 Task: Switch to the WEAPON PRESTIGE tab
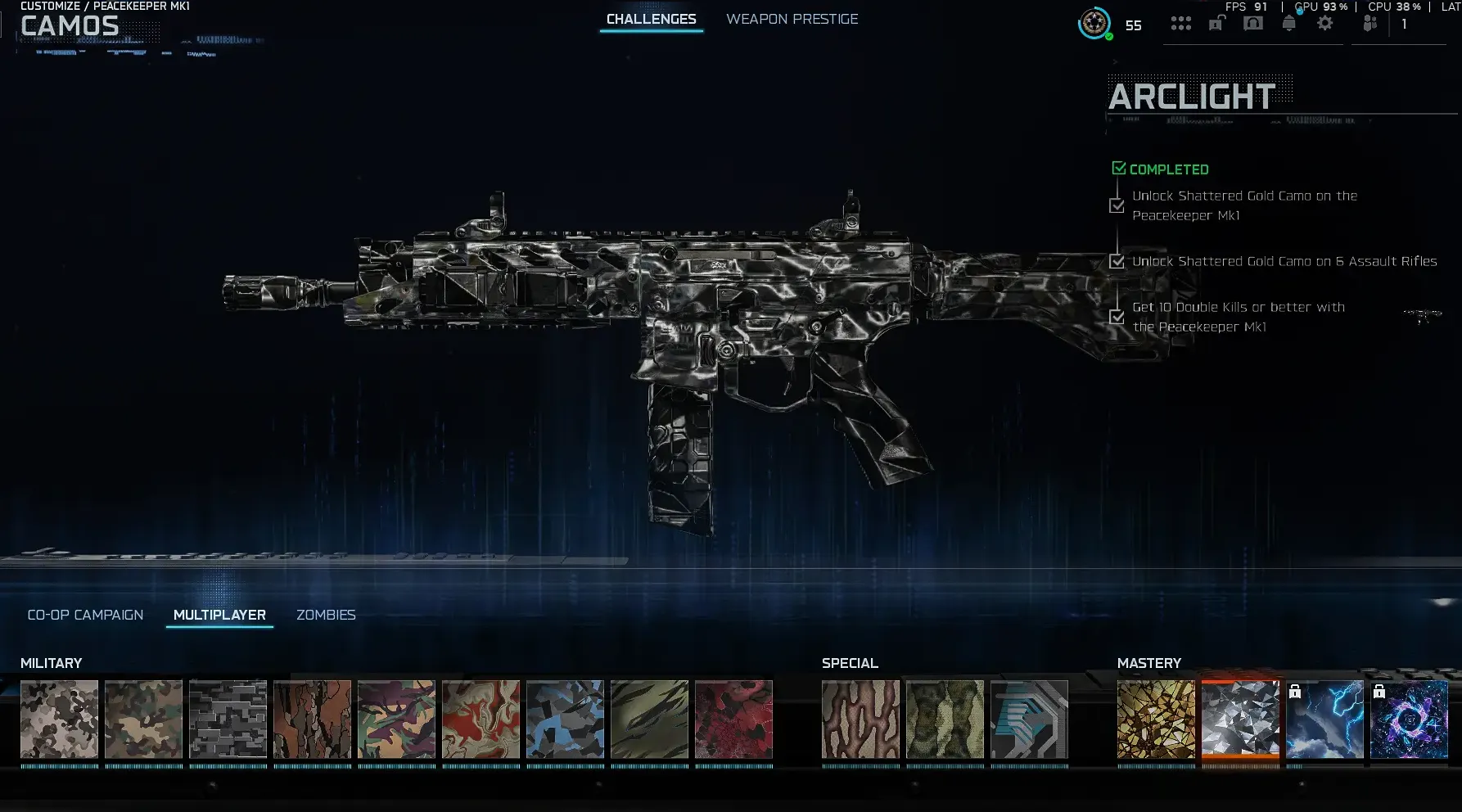792,19
